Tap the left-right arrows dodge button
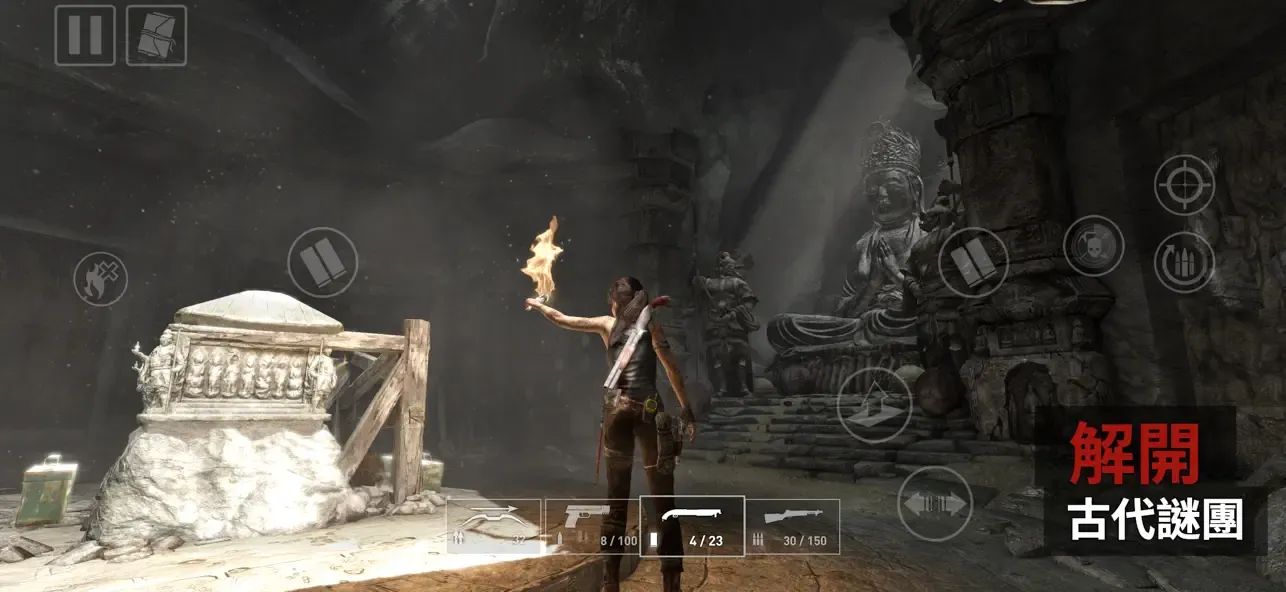The image size is (1286, 592). [935, 503]
